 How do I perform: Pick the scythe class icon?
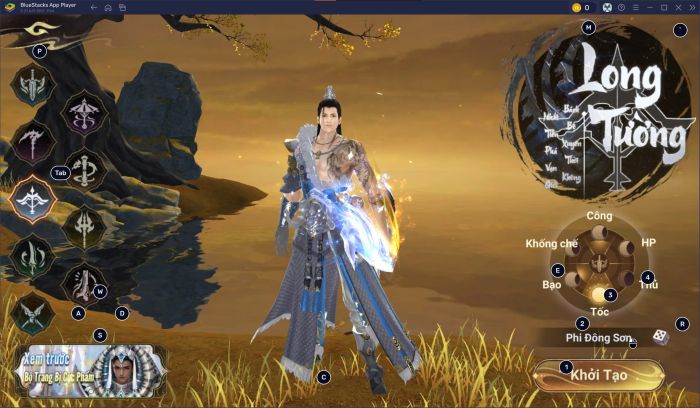click(32, 142)
